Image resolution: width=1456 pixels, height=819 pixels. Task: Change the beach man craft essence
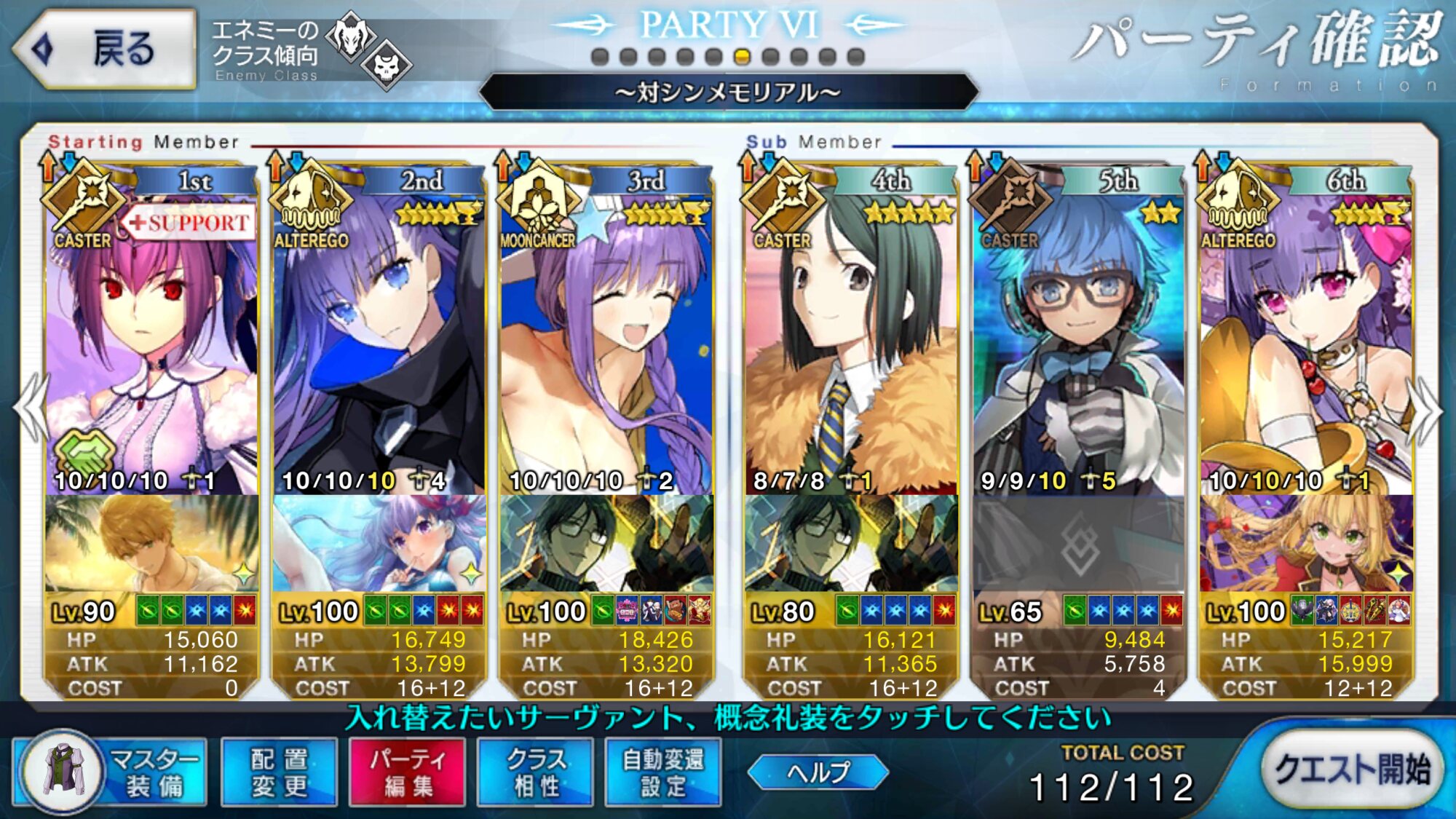151,544
